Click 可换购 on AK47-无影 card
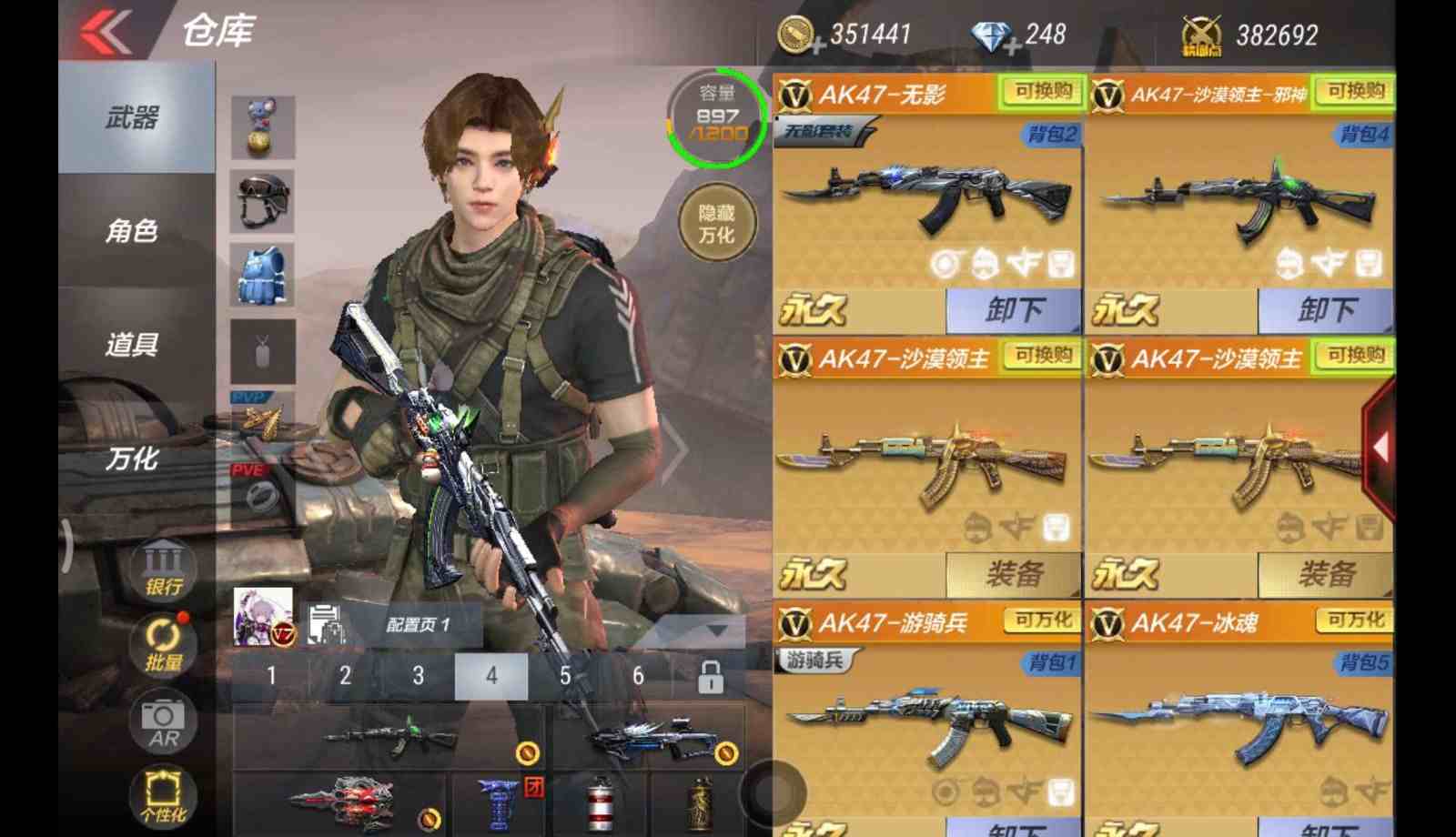Image resolution: width=1456 pixels, height=837 pixels. [x=1043, y=91]
